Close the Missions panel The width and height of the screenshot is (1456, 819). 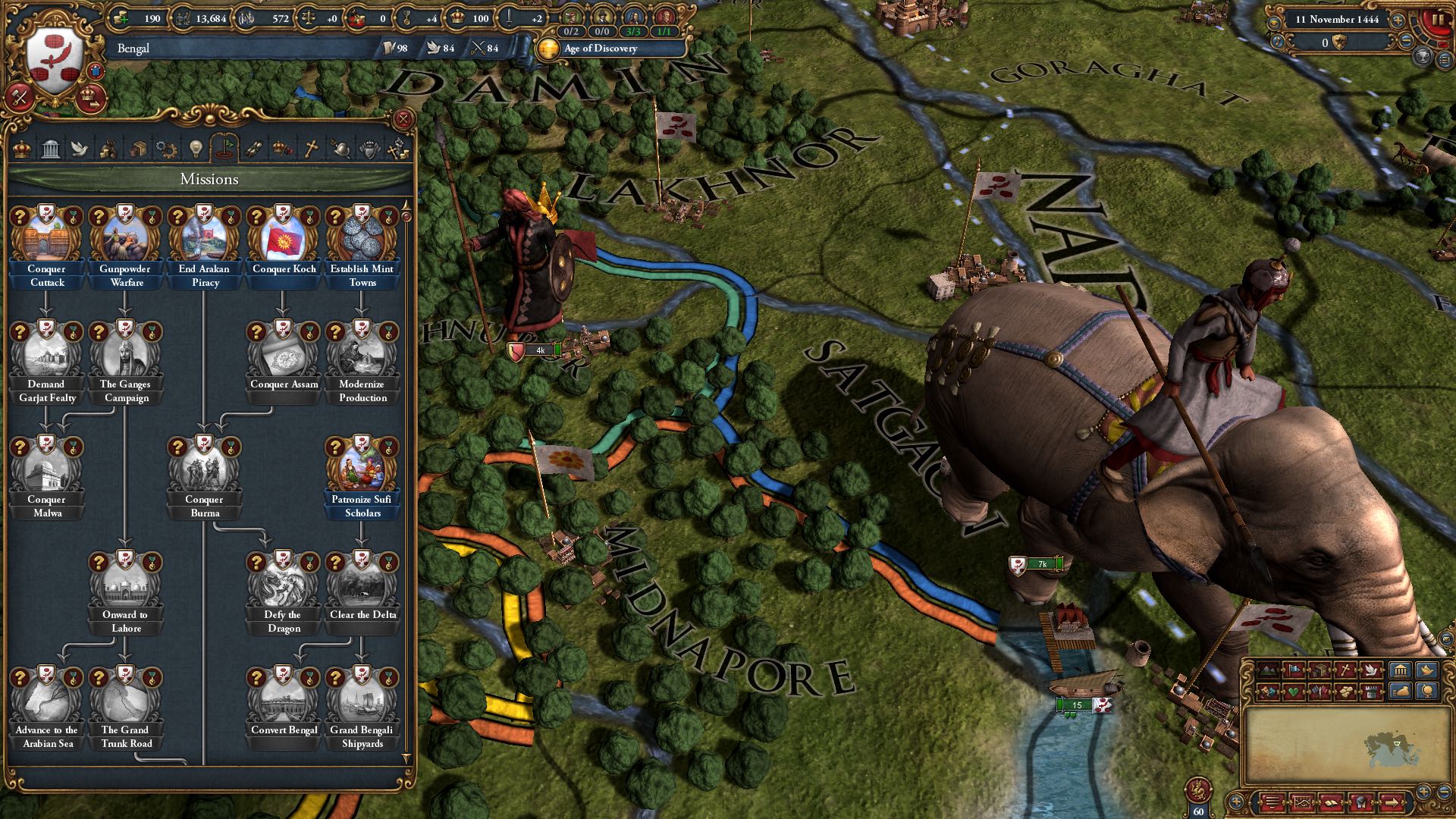coord(403,119)
